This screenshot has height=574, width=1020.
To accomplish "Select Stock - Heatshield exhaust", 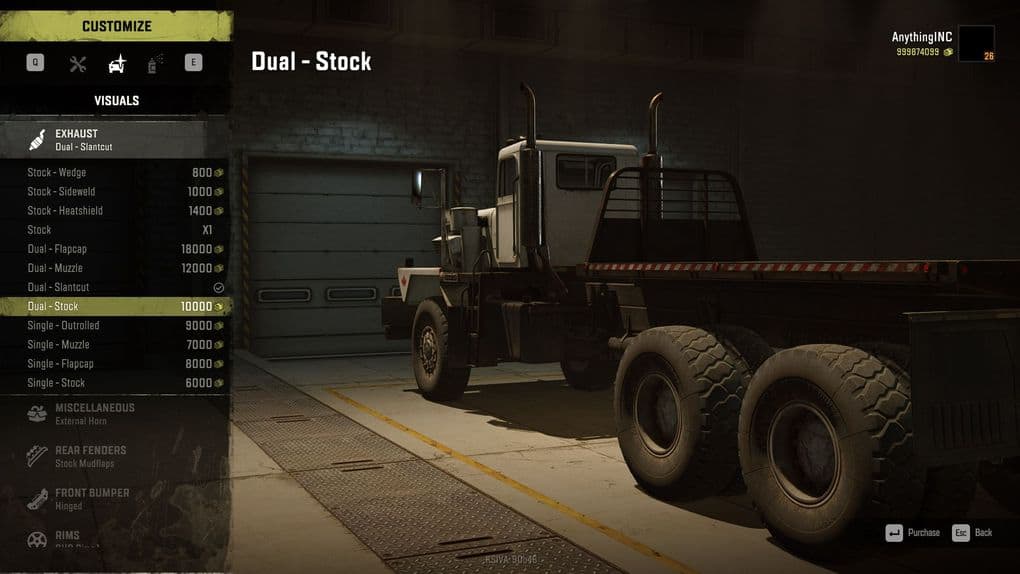I will [116, 210].
